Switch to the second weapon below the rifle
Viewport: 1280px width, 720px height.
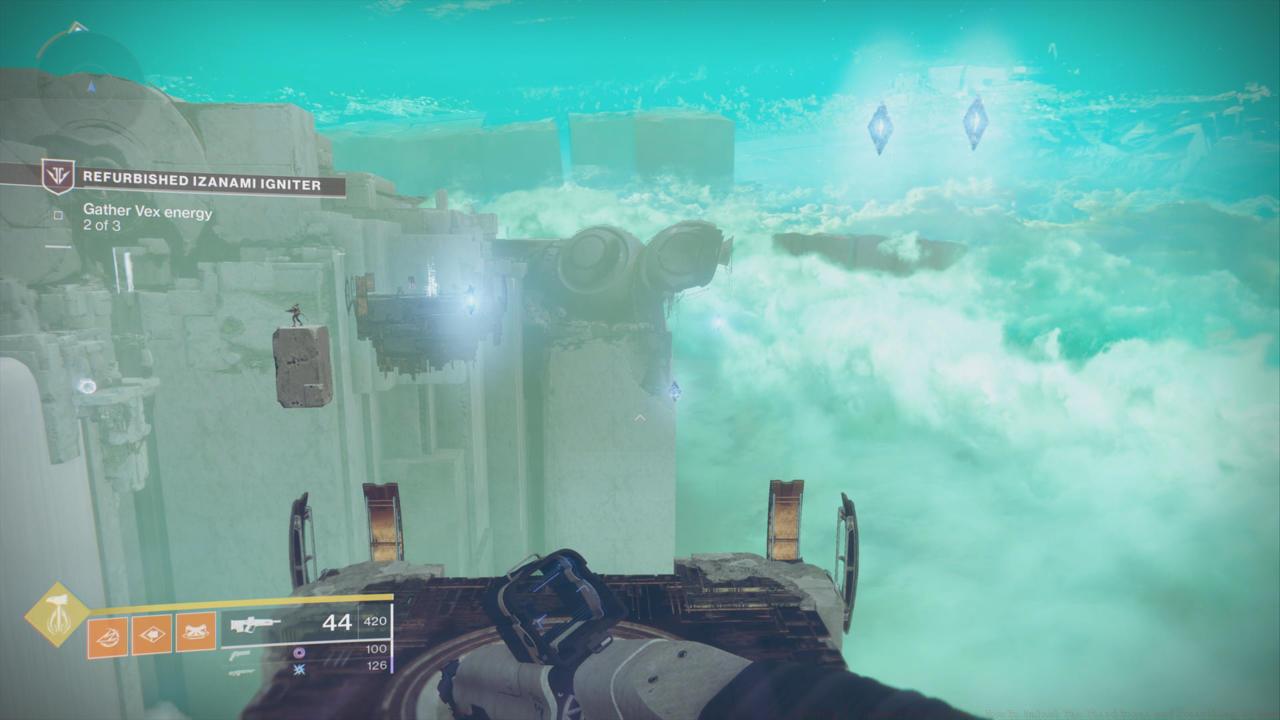[x=238, y=654]
